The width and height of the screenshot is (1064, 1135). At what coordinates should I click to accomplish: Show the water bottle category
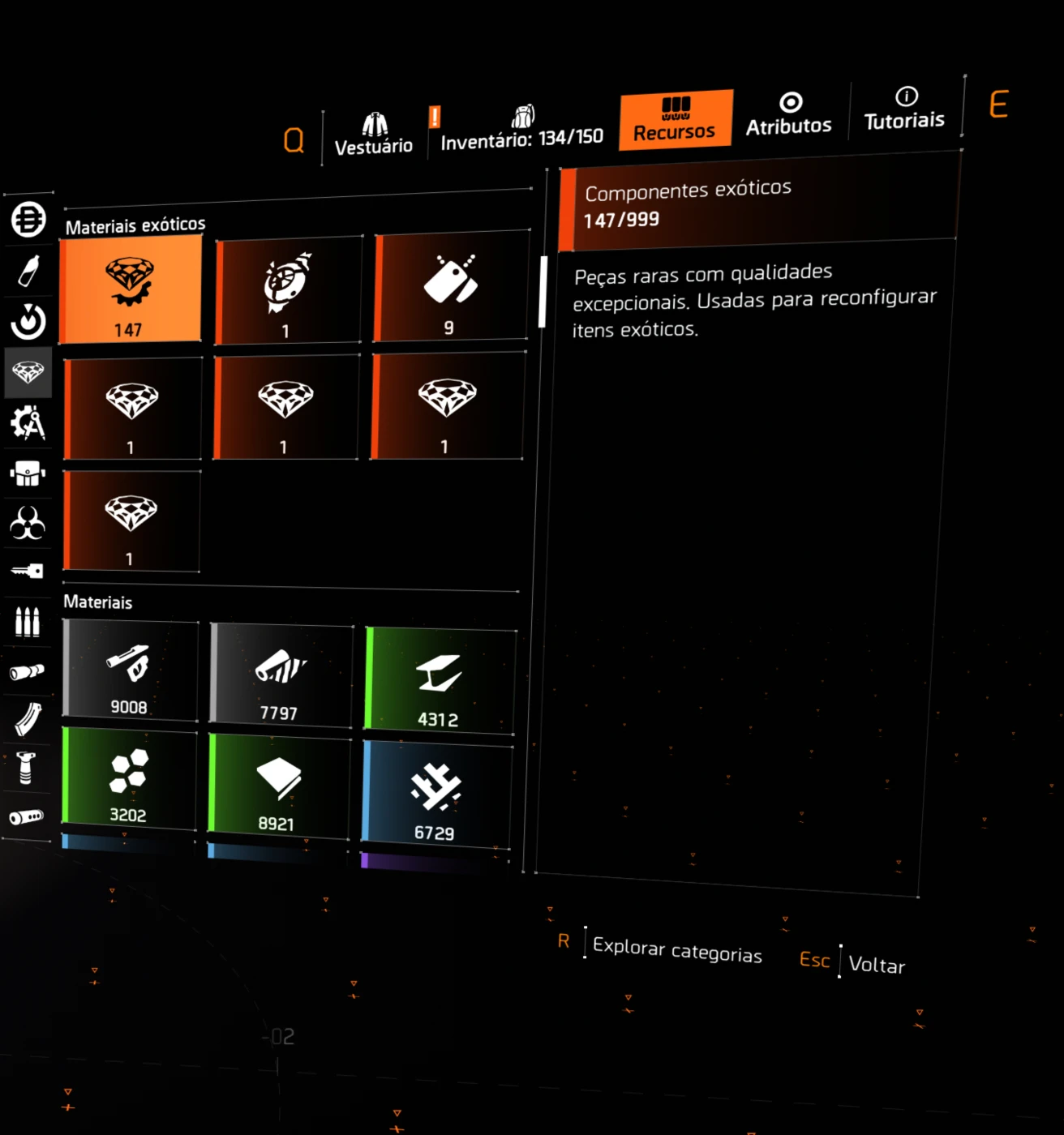point(28,271)
